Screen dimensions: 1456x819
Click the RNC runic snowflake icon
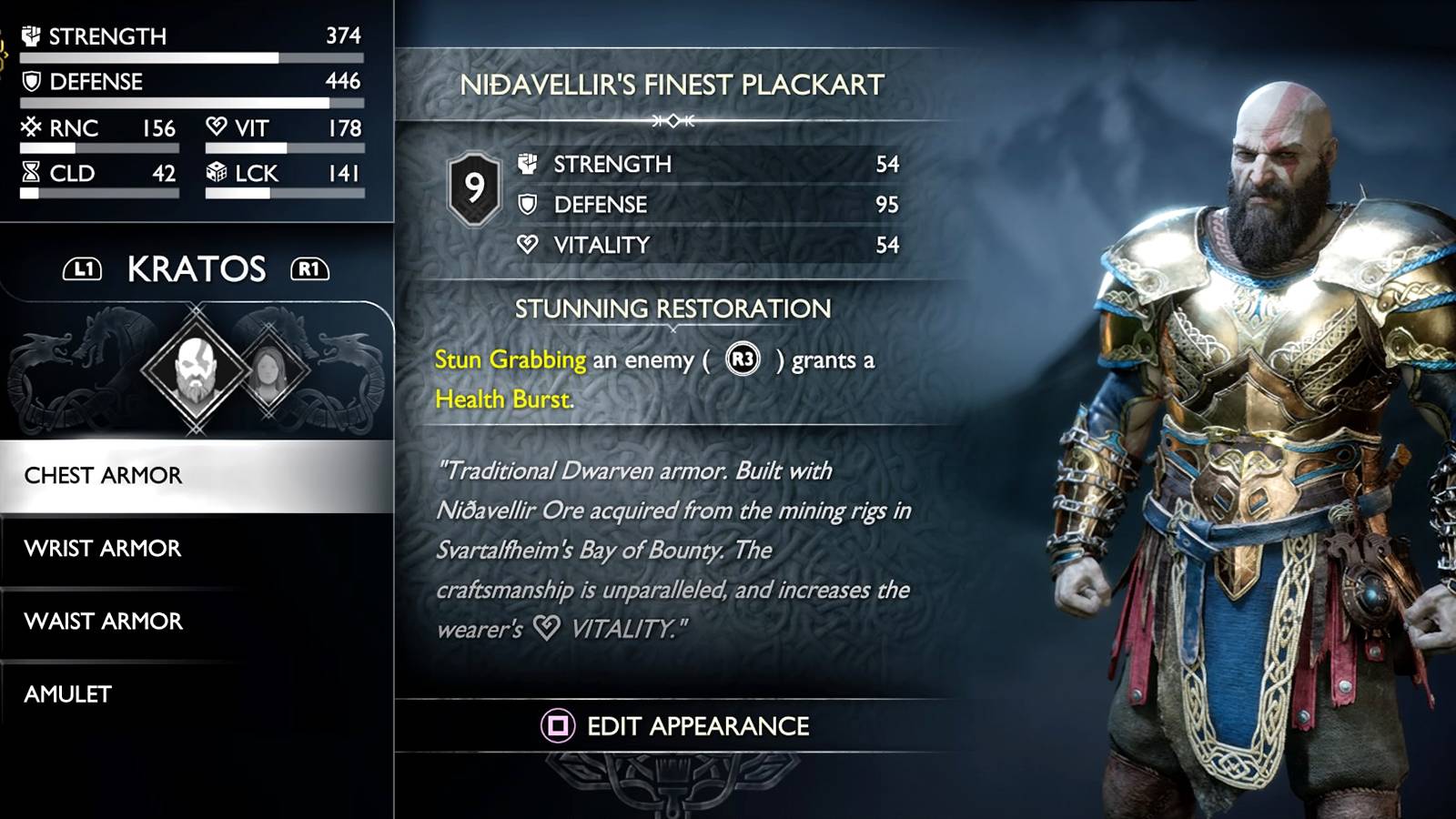29,127
